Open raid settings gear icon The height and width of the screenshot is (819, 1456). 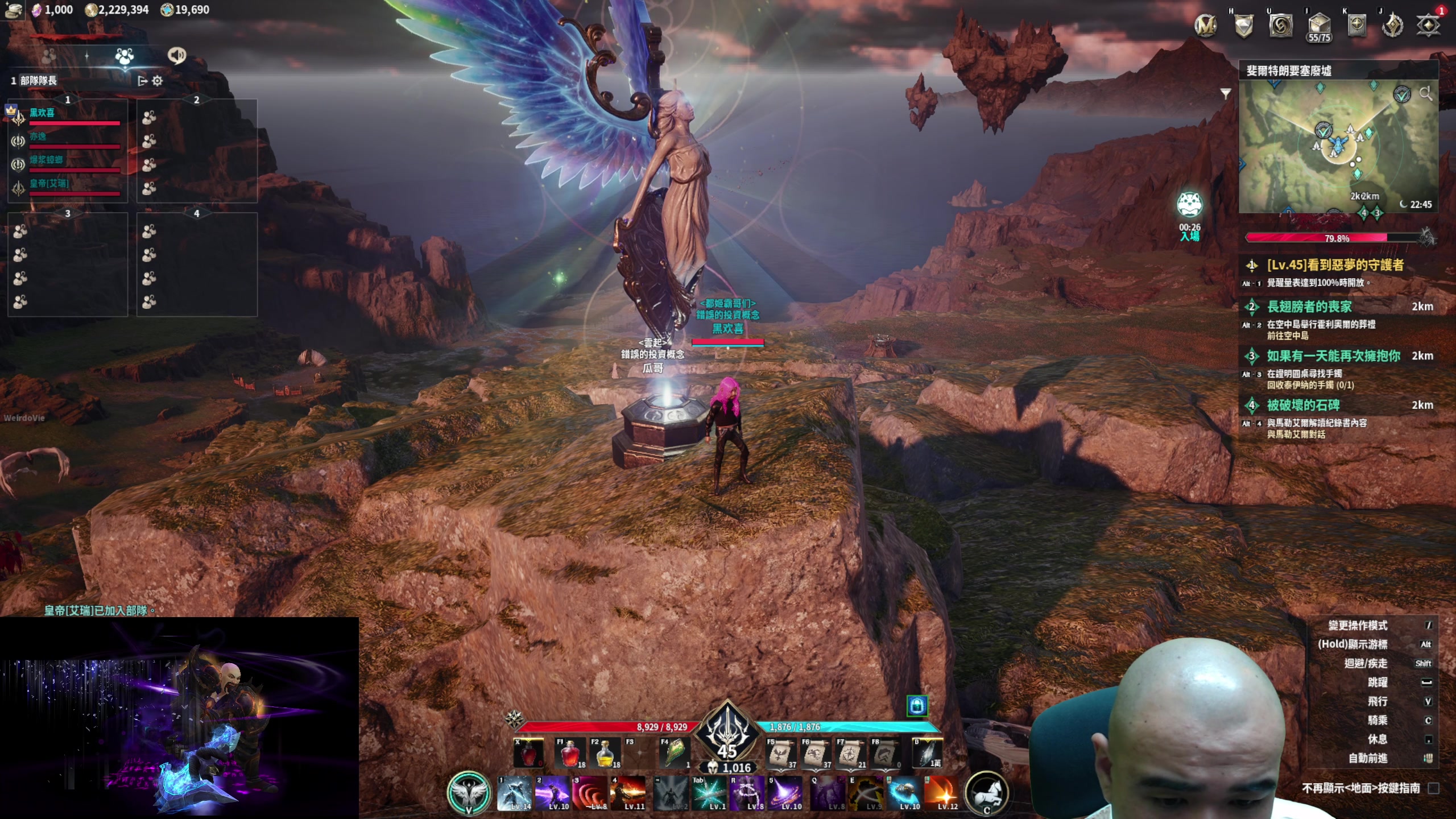pyautogui.click(x=158, y=81)
